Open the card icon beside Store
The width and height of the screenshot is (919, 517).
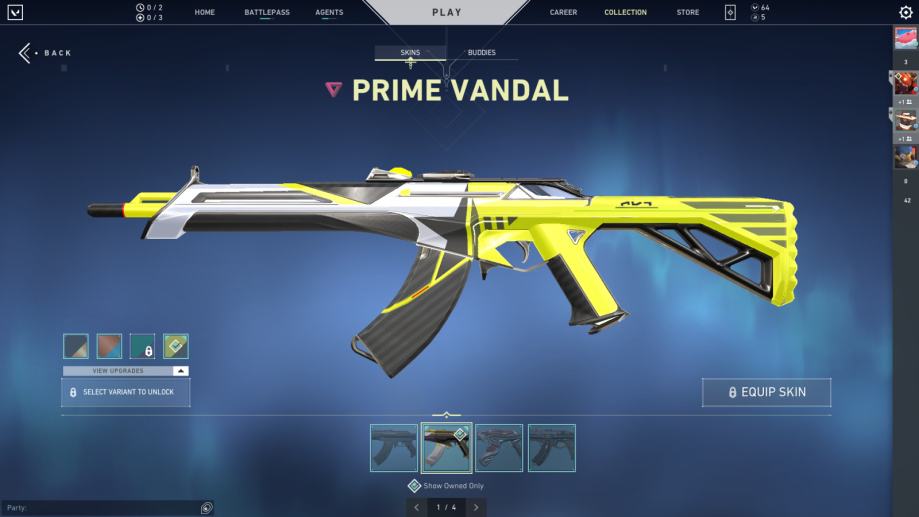coord(730,13)
